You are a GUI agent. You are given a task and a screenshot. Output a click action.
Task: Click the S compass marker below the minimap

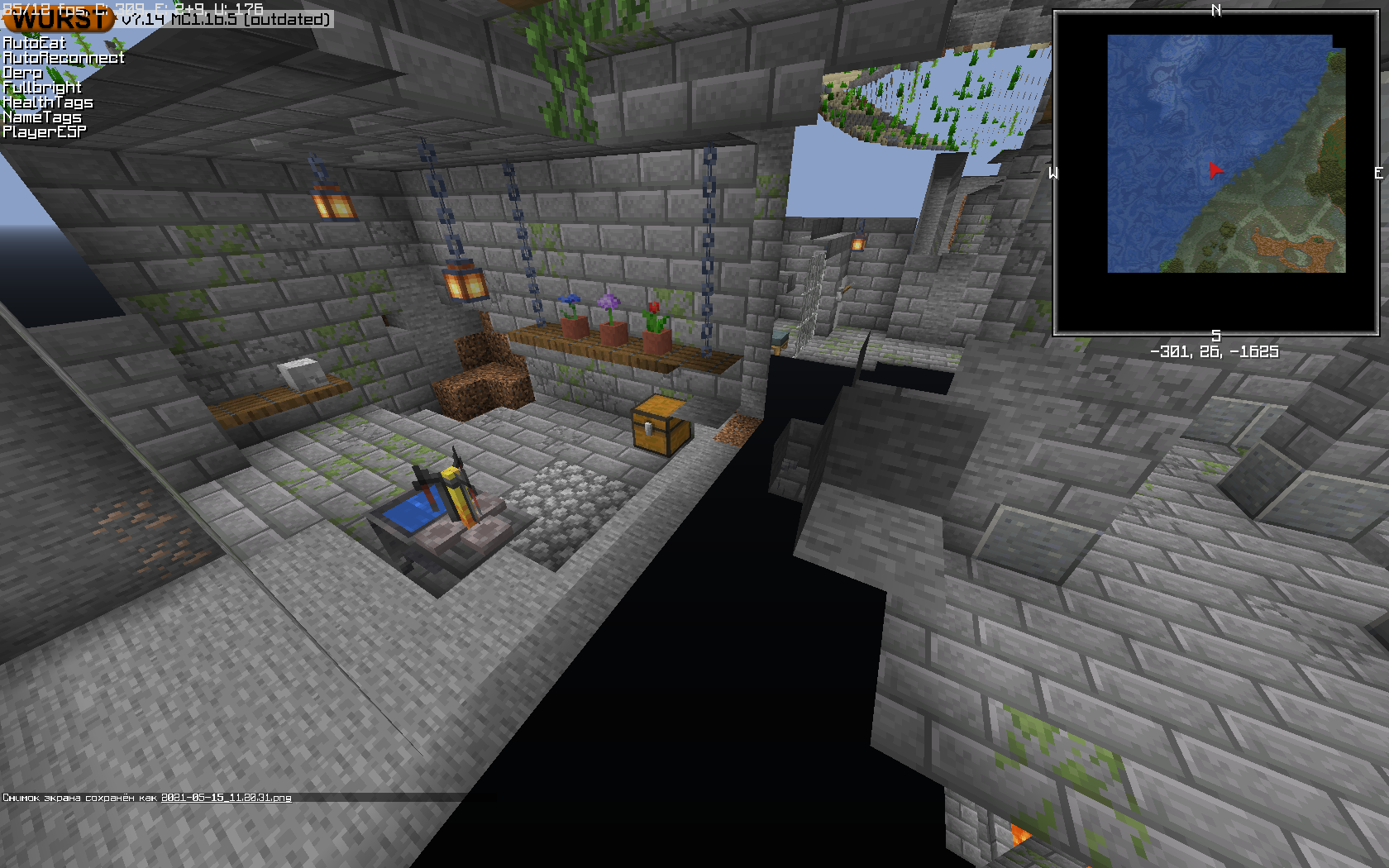(x=1215, y=336)
